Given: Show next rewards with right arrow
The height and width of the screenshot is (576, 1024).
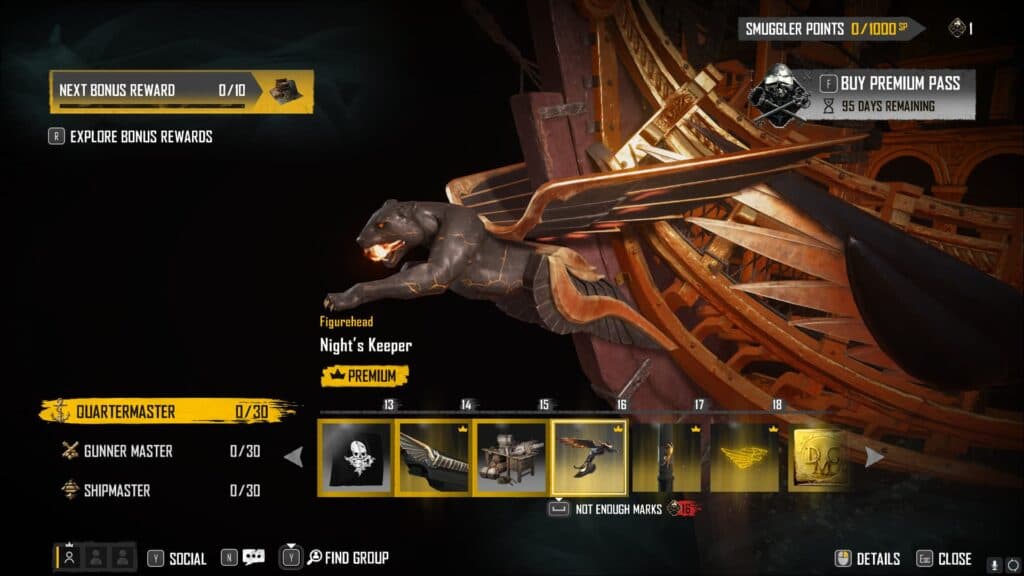Looking at the screenshot, I should pyautogui.click(x=874, y=457).
